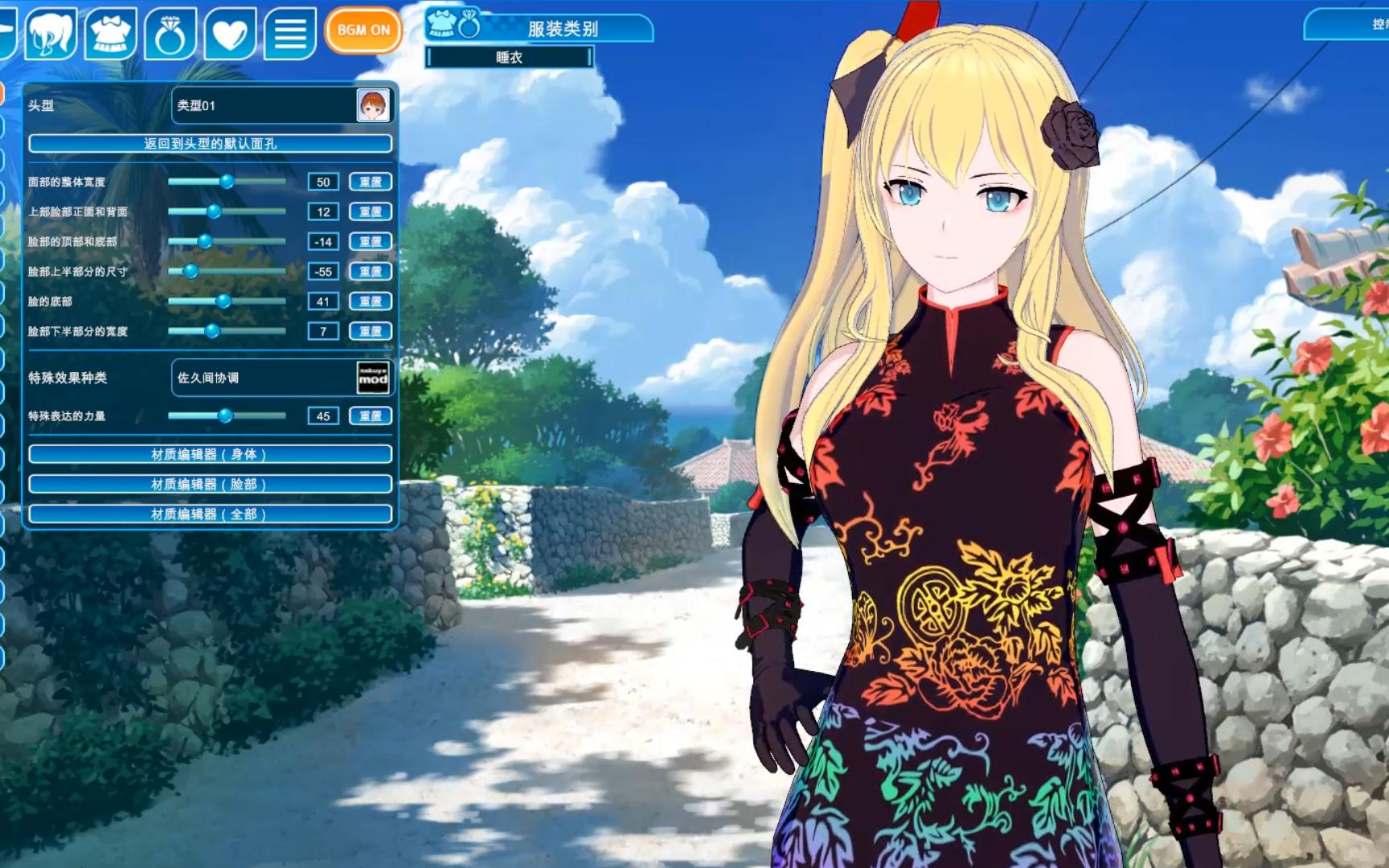Click the 脸的底部 slider handle
Viewport: 1389px width, 868px height.
(223, 301)
